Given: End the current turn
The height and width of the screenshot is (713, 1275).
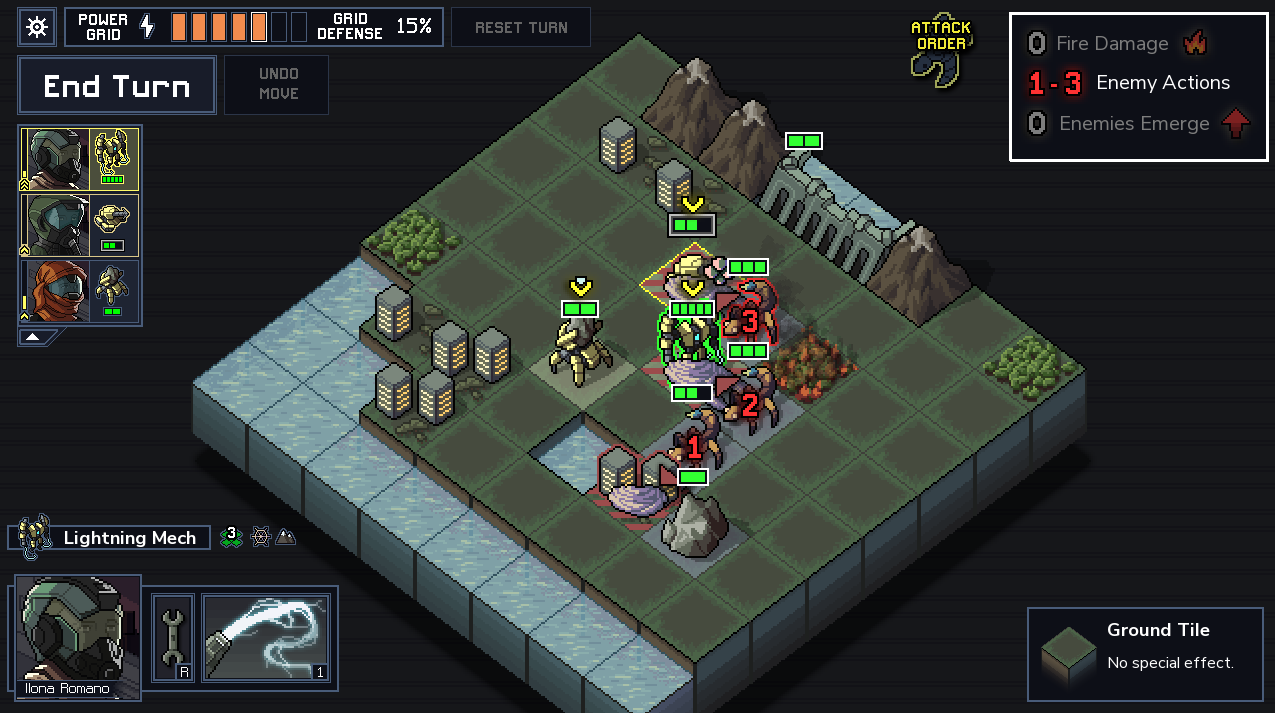Looking at the screenshot, I should pos(117,86).
